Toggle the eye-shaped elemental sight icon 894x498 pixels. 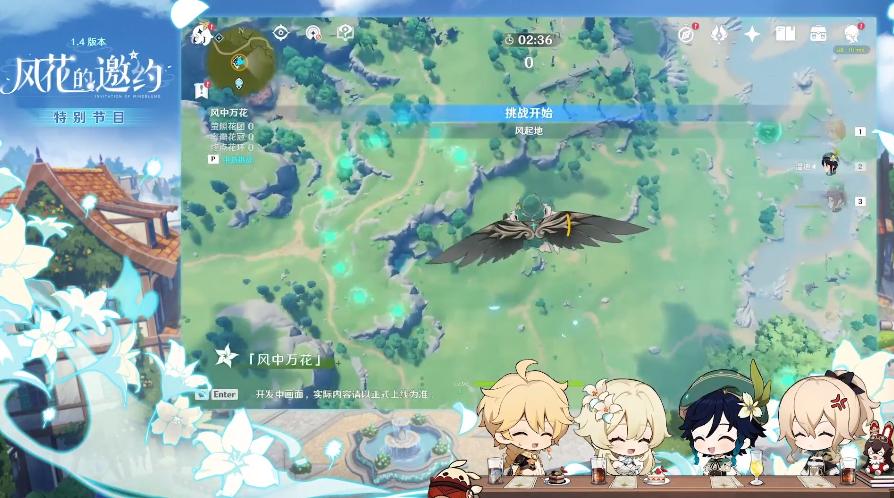point(281,33)
